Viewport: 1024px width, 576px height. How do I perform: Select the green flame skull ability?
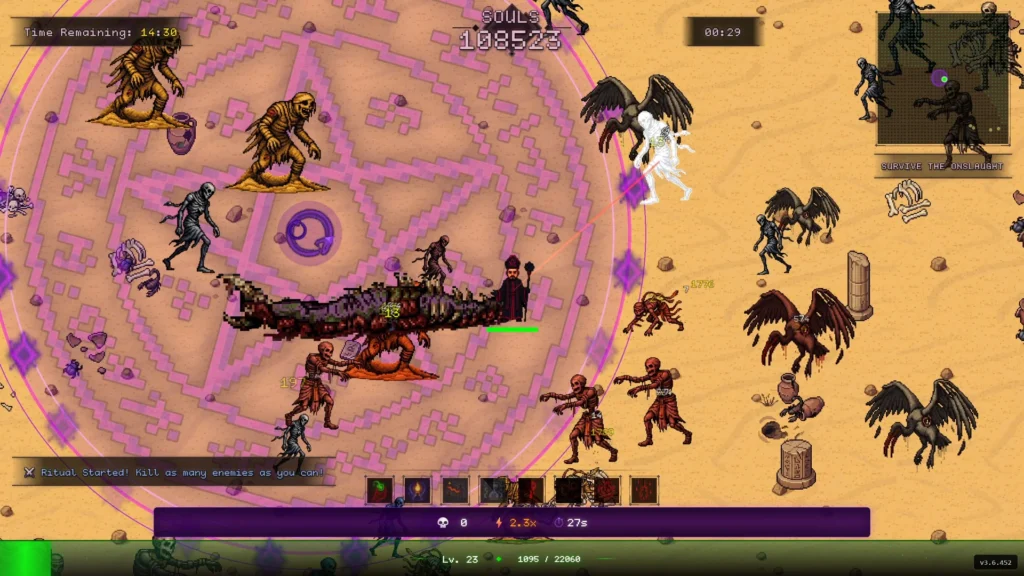pyautogui.click(x=380, y=490)
